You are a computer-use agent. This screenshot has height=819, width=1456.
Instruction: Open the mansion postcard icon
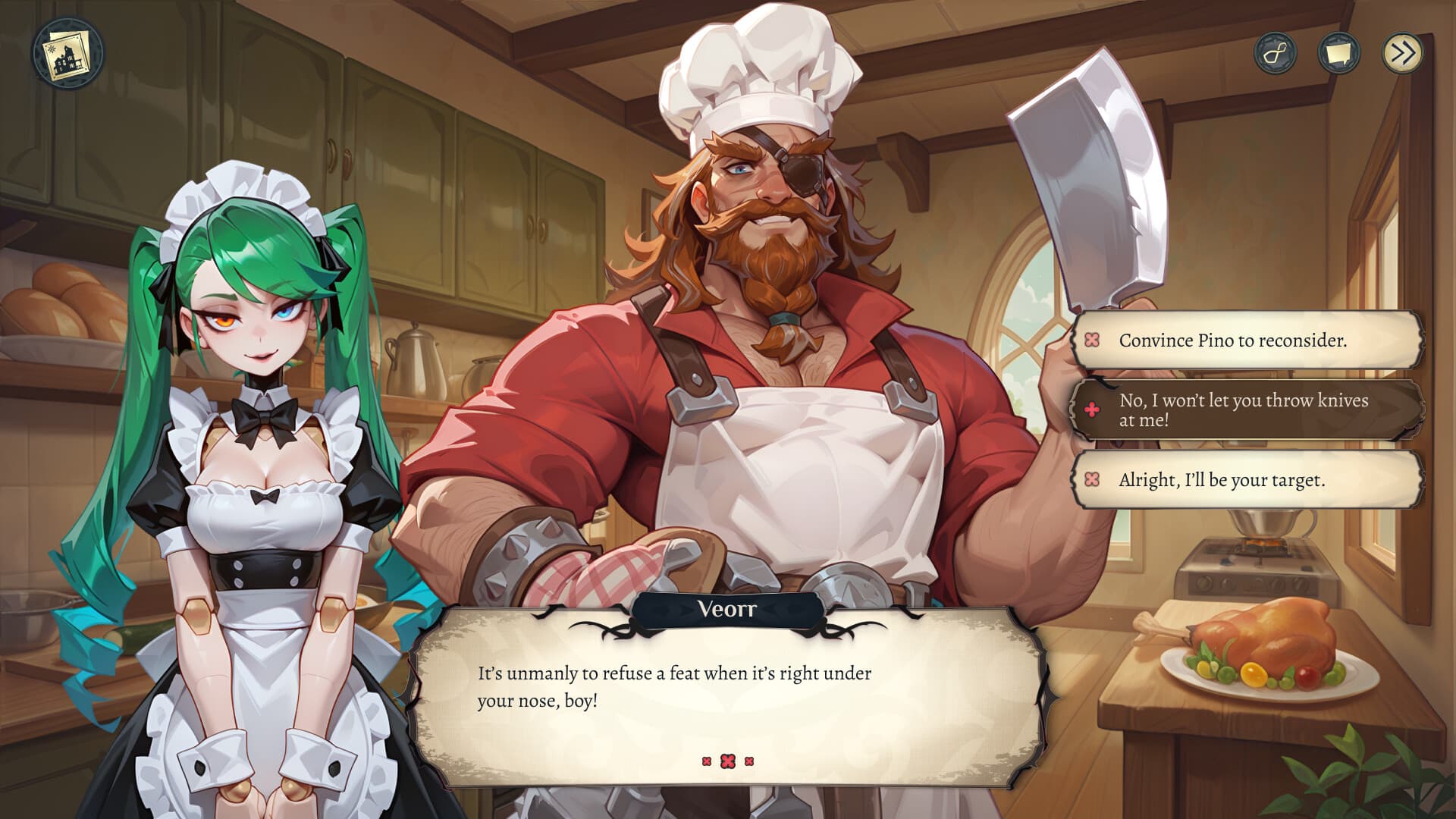pyautogui.click(x=68, y=54)
